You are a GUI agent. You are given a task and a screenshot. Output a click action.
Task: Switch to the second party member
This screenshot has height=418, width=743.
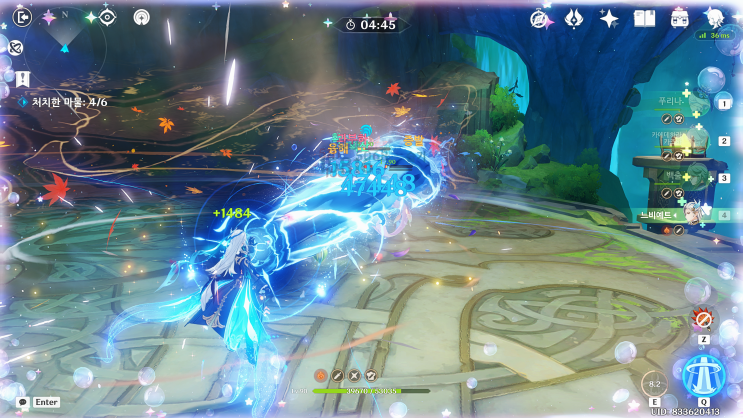point(680,141)
